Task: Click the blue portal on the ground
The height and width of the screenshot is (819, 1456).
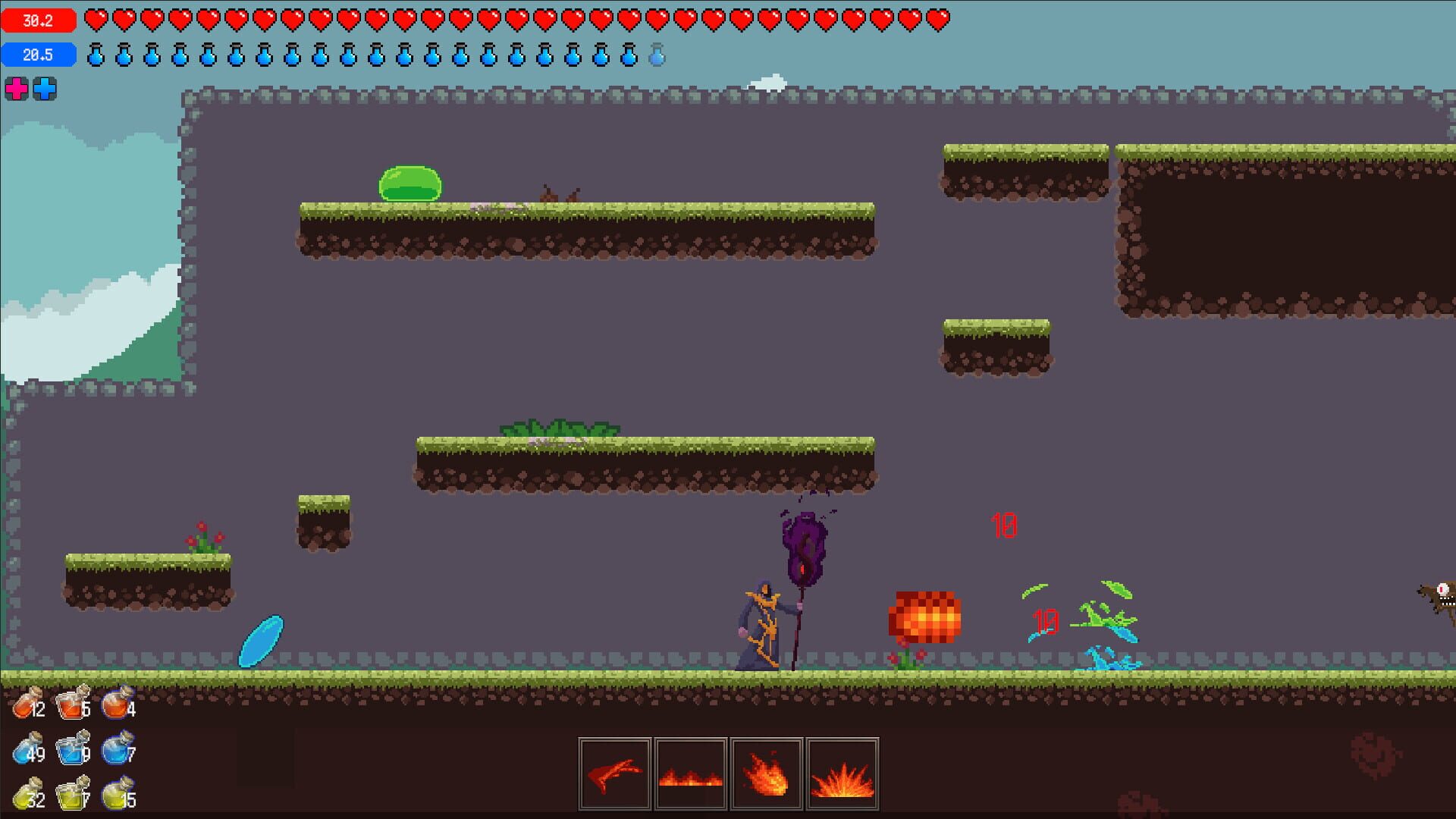Action: 261,639
